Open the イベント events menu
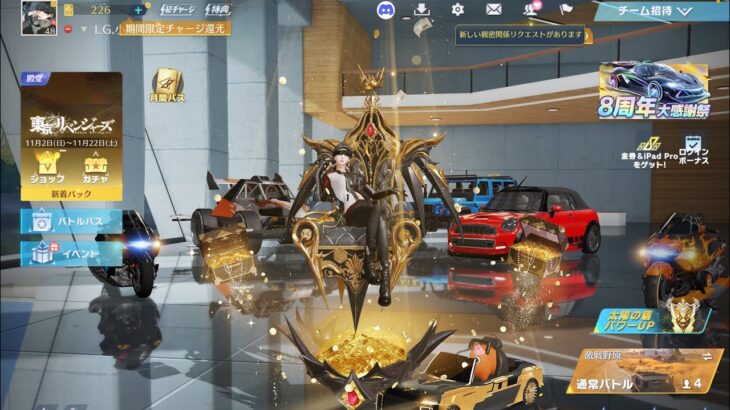Screen dimensions: 730x410 coord(71,254)
